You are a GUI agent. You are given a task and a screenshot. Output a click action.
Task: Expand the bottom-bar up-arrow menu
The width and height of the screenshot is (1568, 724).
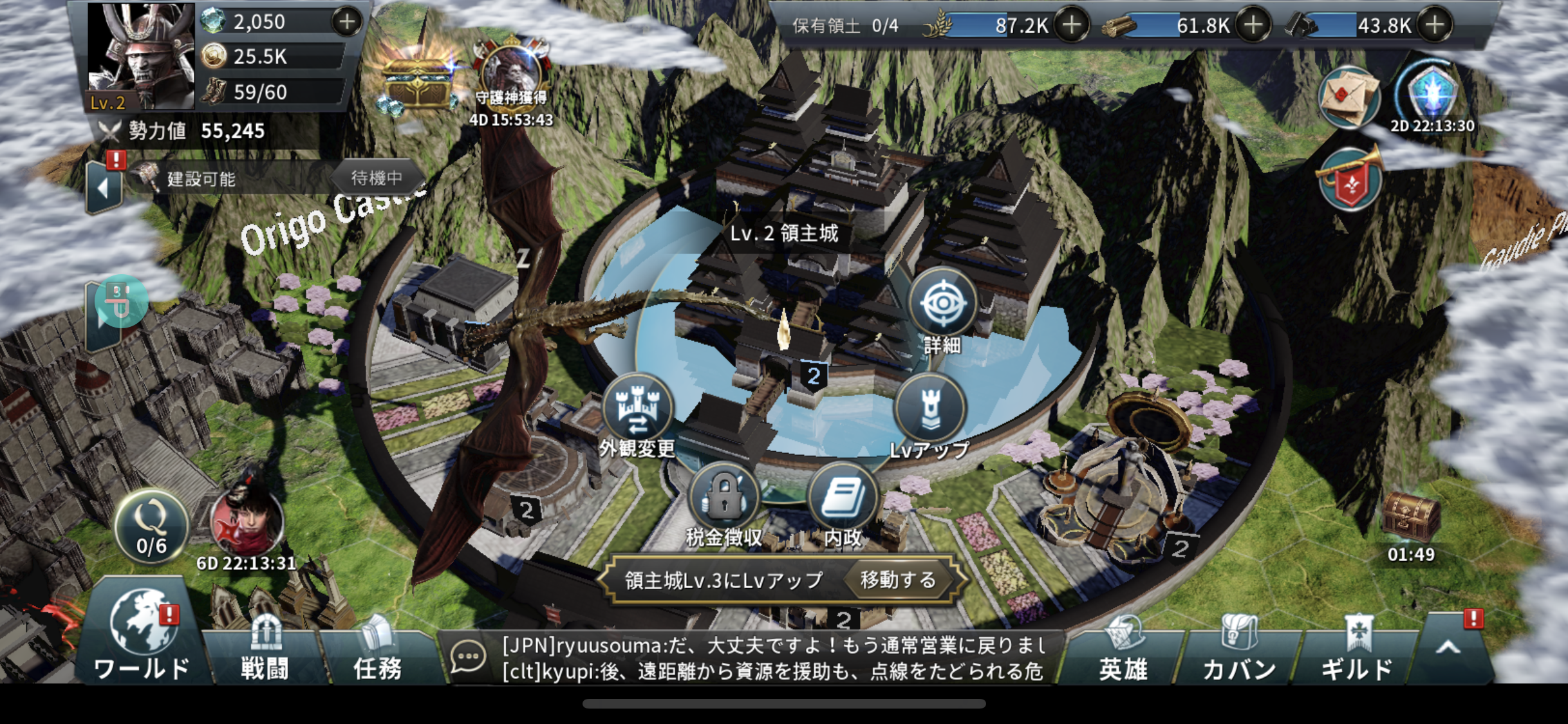(x=1448, y=647)
